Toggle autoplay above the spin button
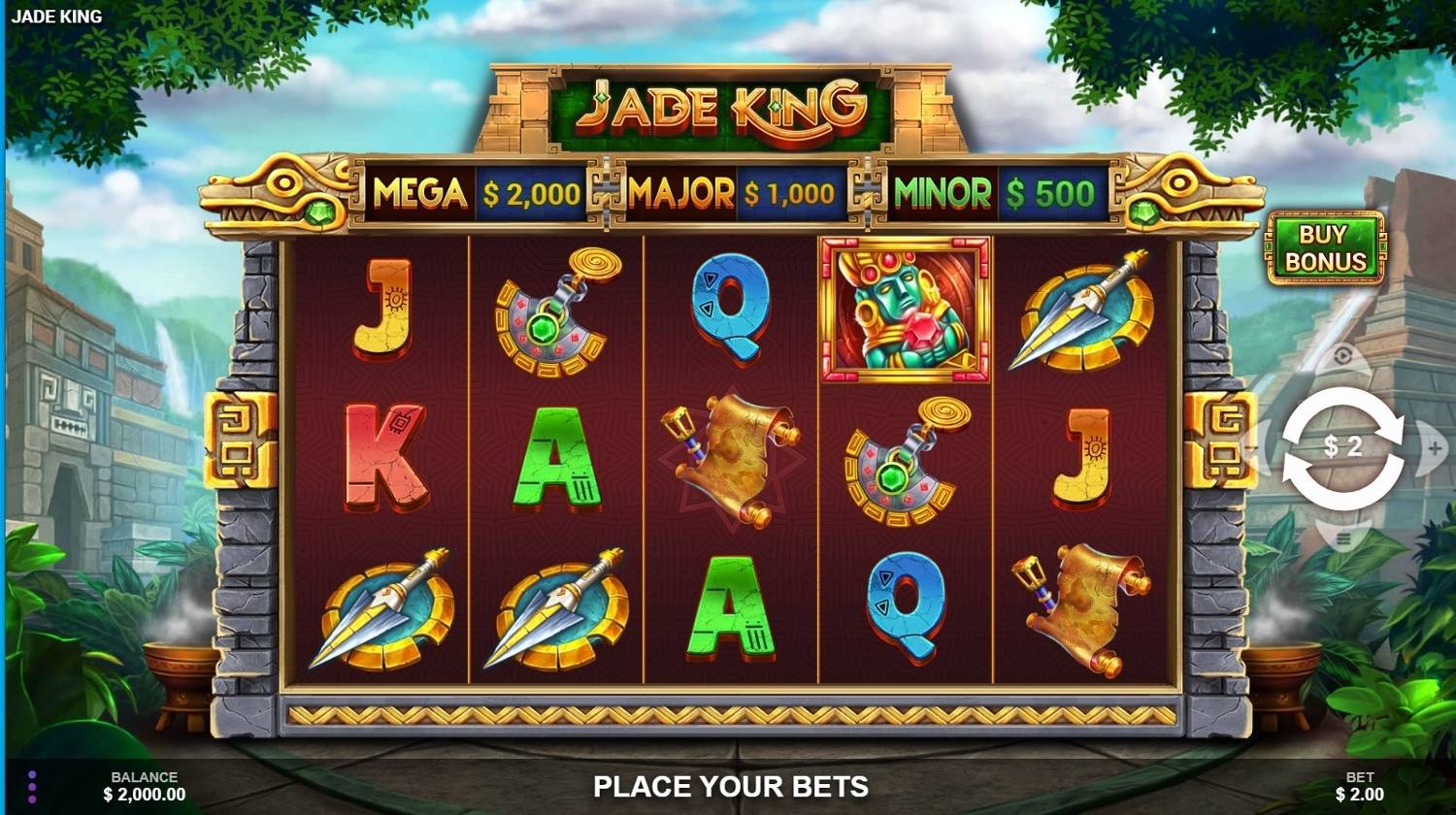Screen dimensions: 1456x815 point(1344,354)
